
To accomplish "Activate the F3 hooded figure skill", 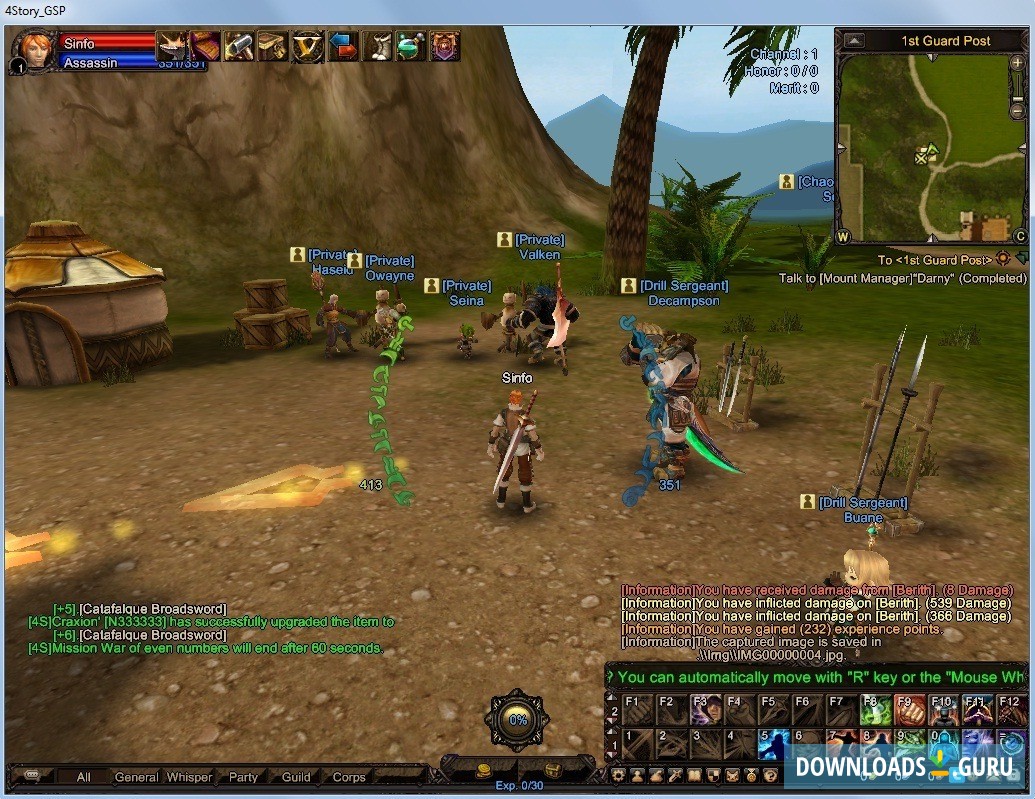I will [x=705, y=709].
